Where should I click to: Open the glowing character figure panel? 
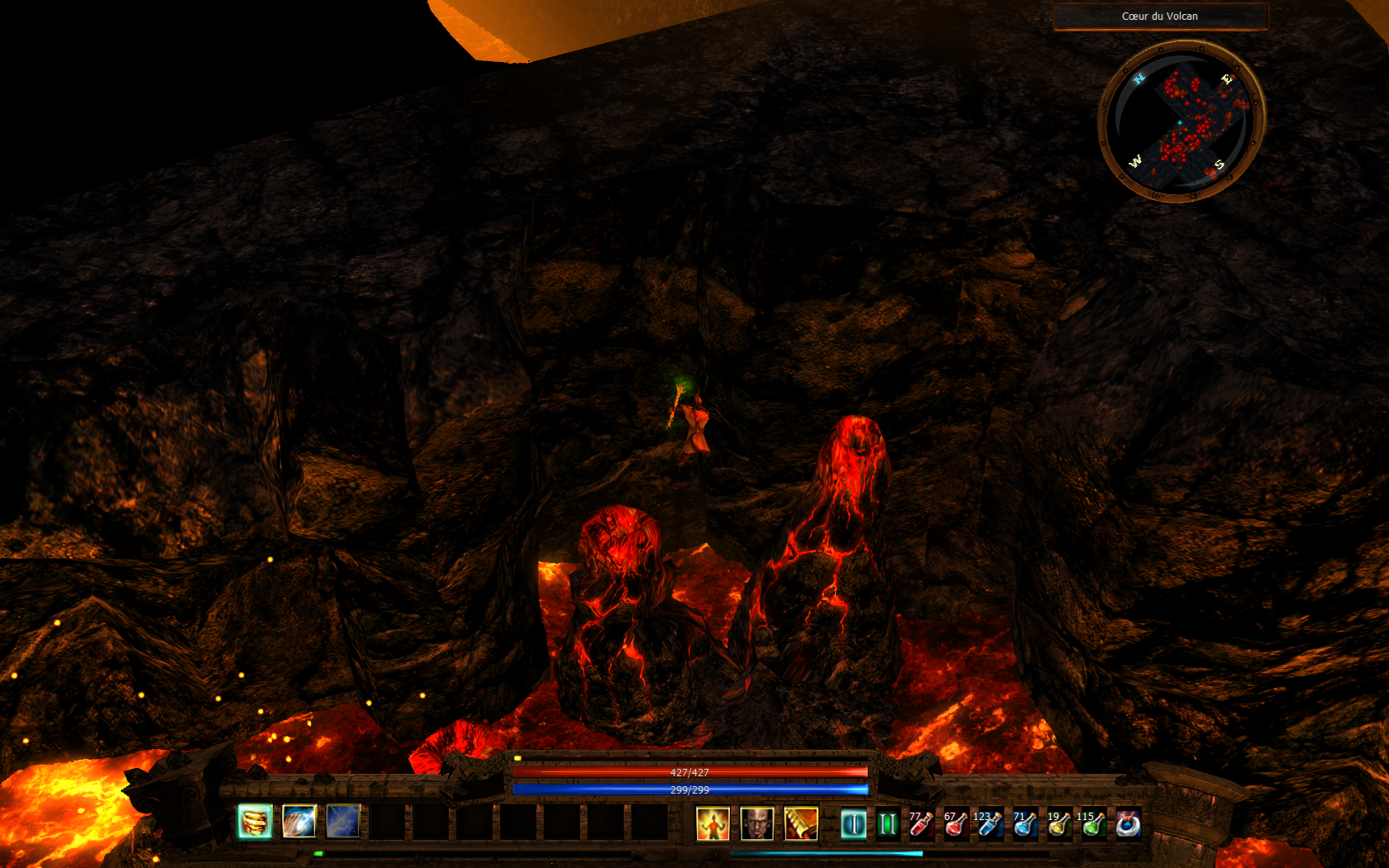713,823
